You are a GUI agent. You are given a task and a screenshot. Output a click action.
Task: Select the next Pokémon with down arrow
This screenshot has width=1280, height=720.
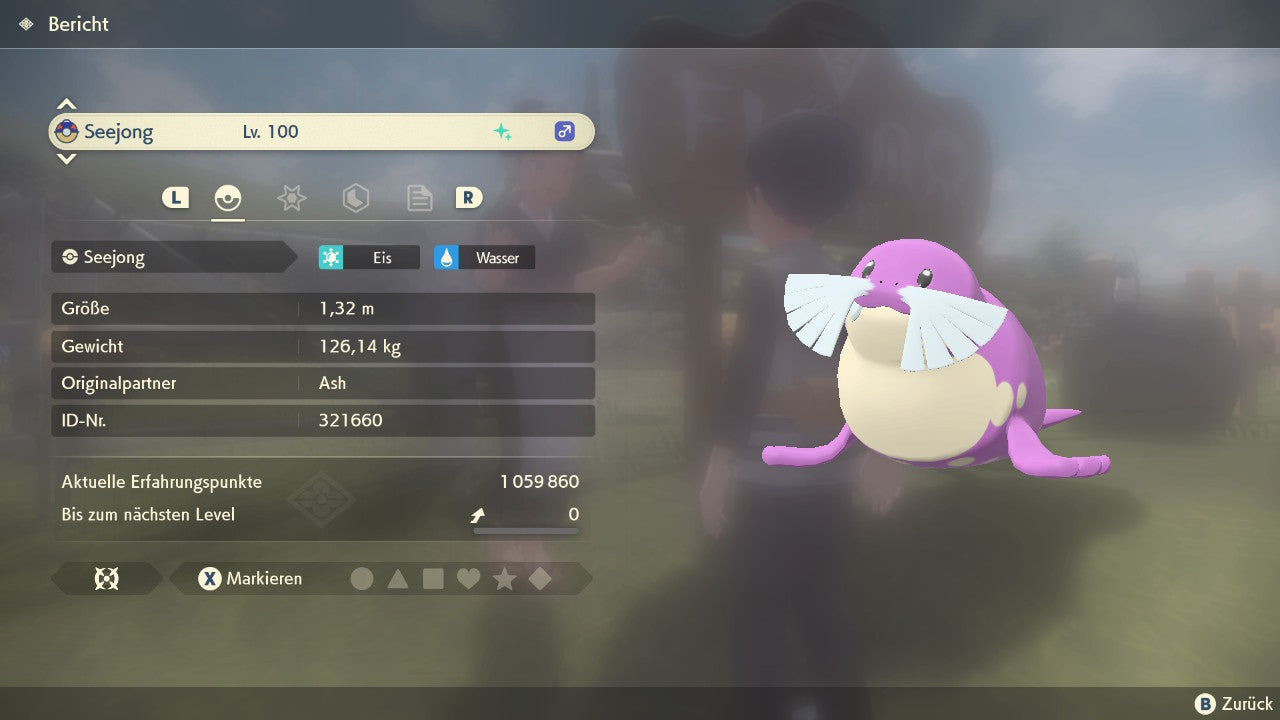[66, 158]
